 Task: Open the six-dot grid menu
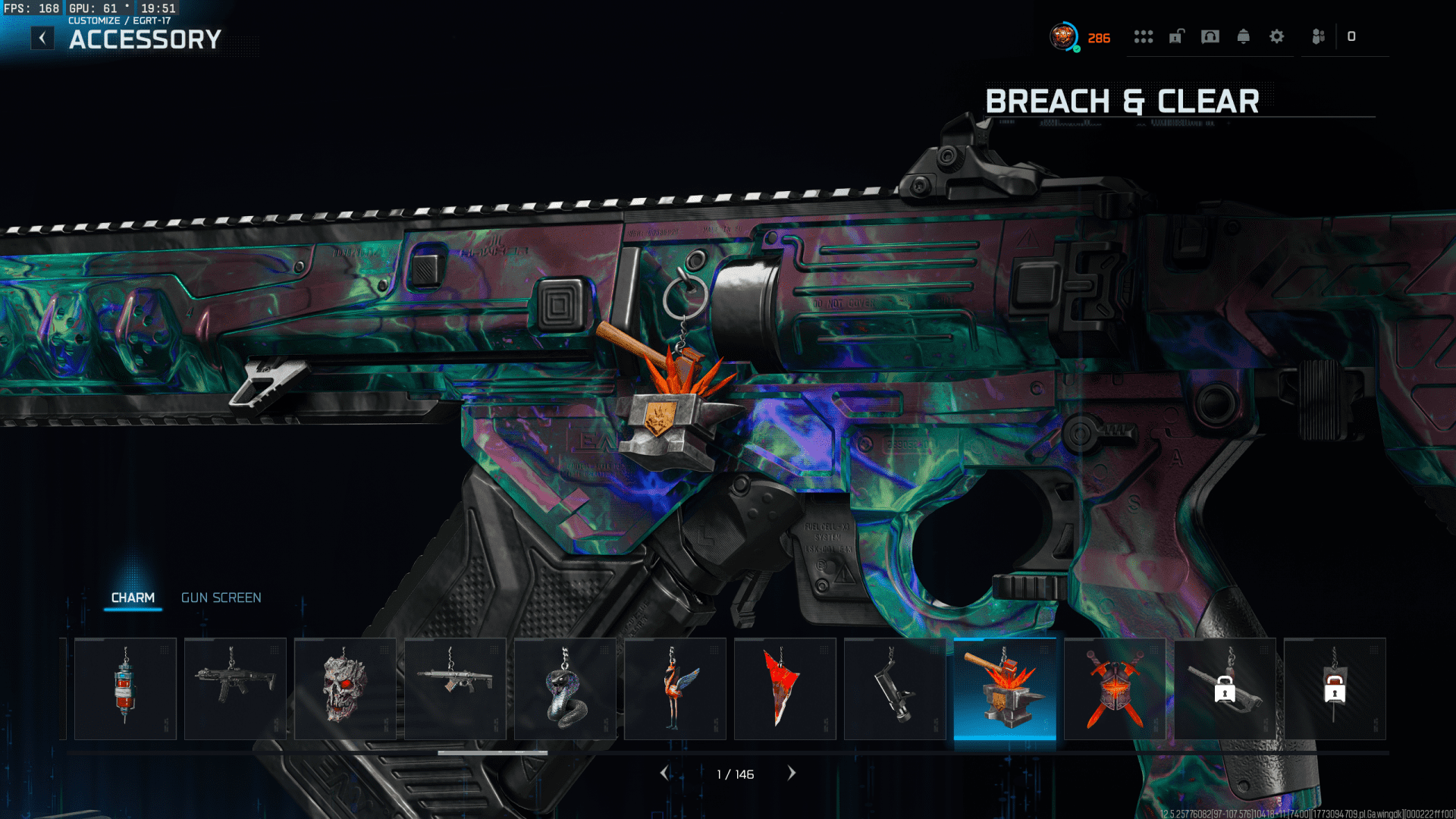(1143, 36)
